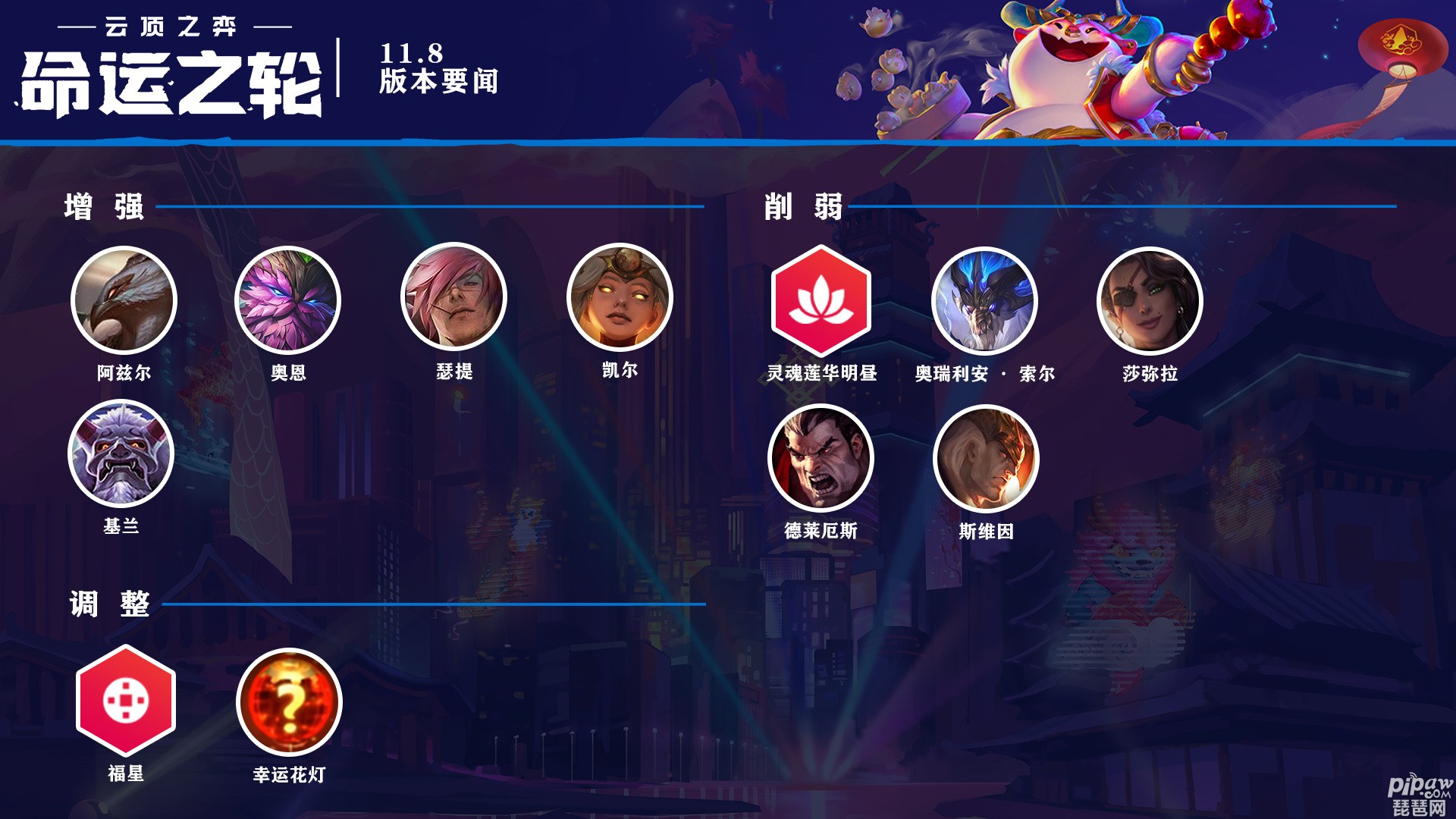Select the 莎弥拉 champion portrait
The width and height of the screenshot is (1456, 819).
tap(1150, 301)
